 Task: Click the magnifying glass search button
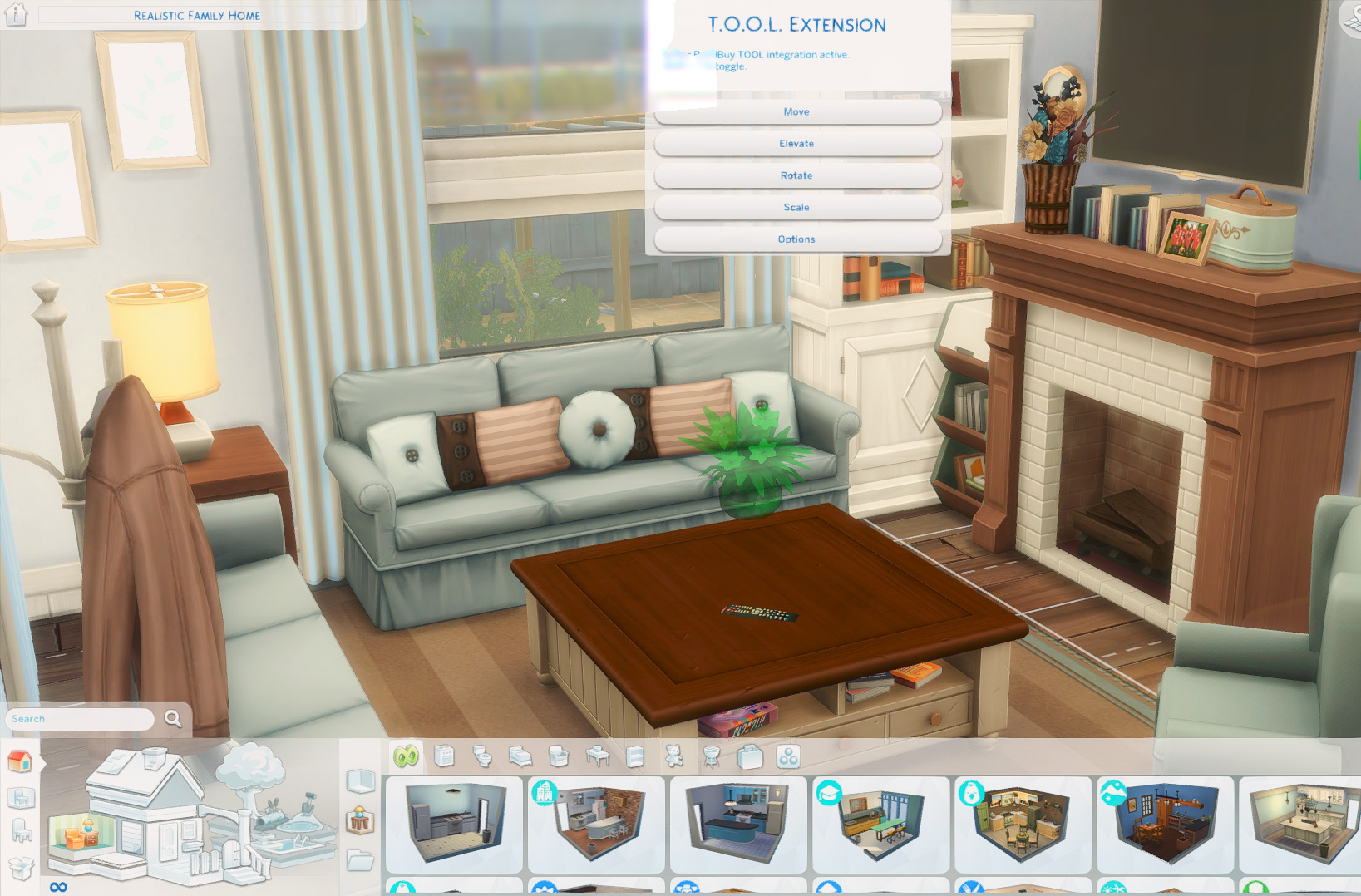(x=173, y=718)
